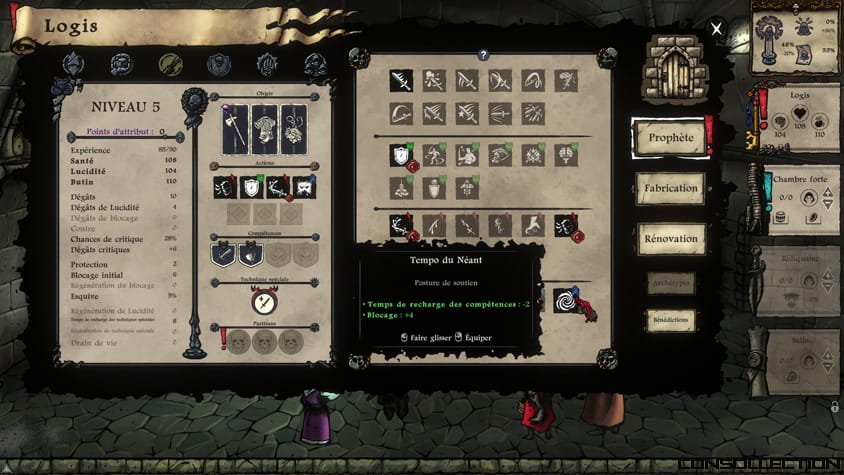Select the spiral vortex skill icon
844x475 pixels.
click(x=567, y=300)
